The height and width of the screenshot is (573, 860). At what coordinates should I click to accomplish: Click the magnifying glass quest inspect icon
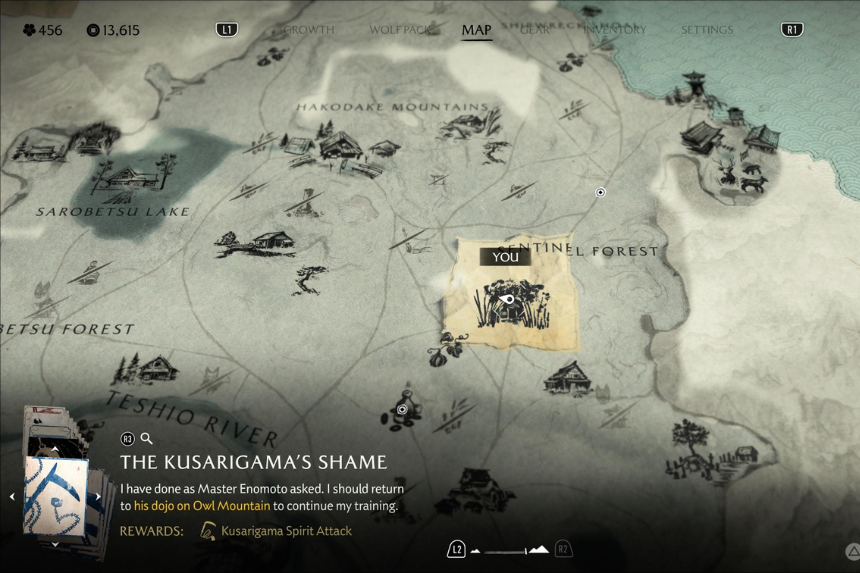pyautogui.click(x=147, y=438)
